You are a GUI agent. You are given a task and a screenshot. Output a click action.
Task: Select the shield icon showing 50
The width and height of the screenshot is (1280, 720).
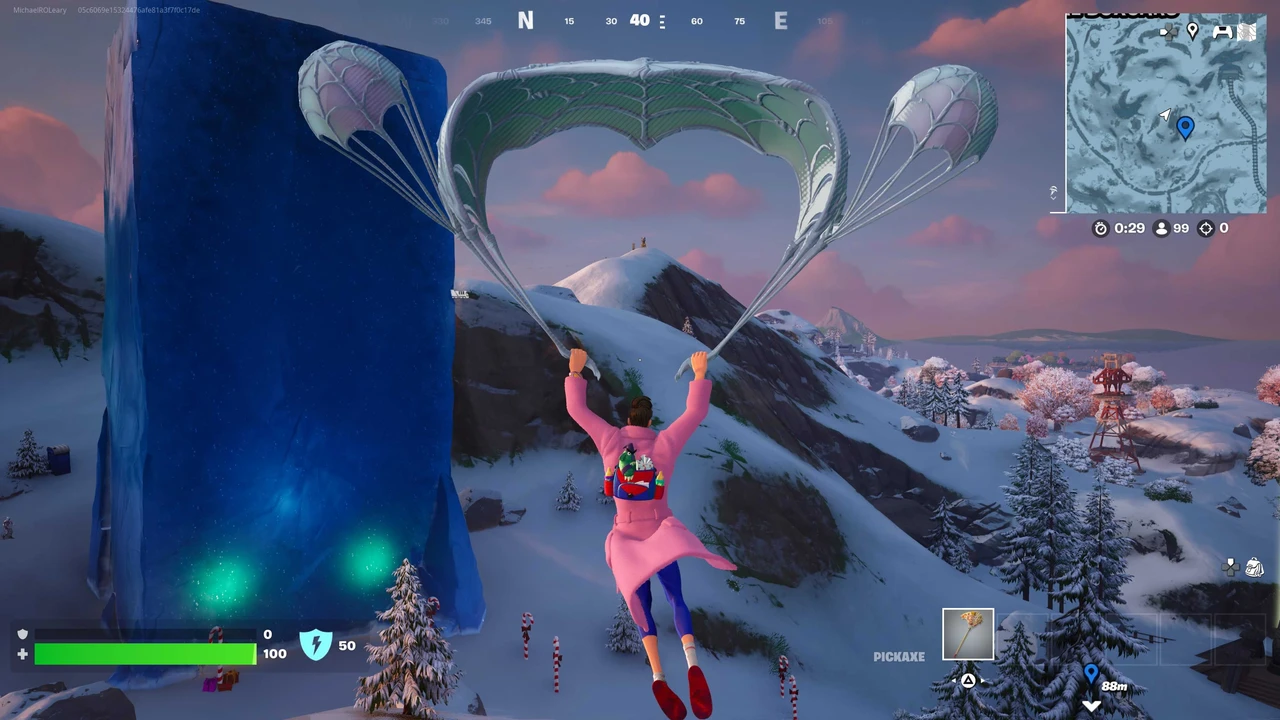click(317, 645)
